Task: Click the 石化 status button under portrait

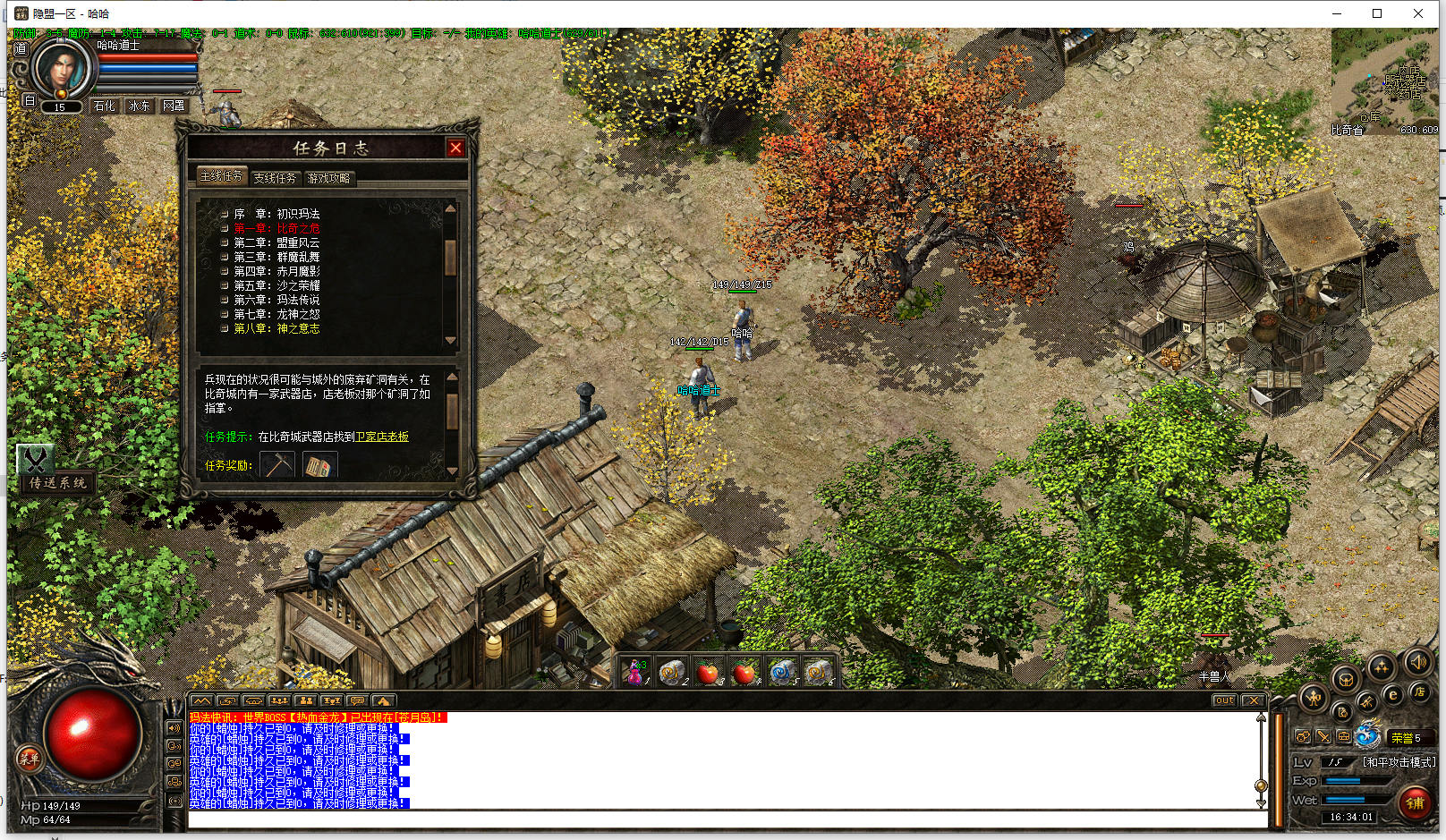Action: tap(105, 106)
